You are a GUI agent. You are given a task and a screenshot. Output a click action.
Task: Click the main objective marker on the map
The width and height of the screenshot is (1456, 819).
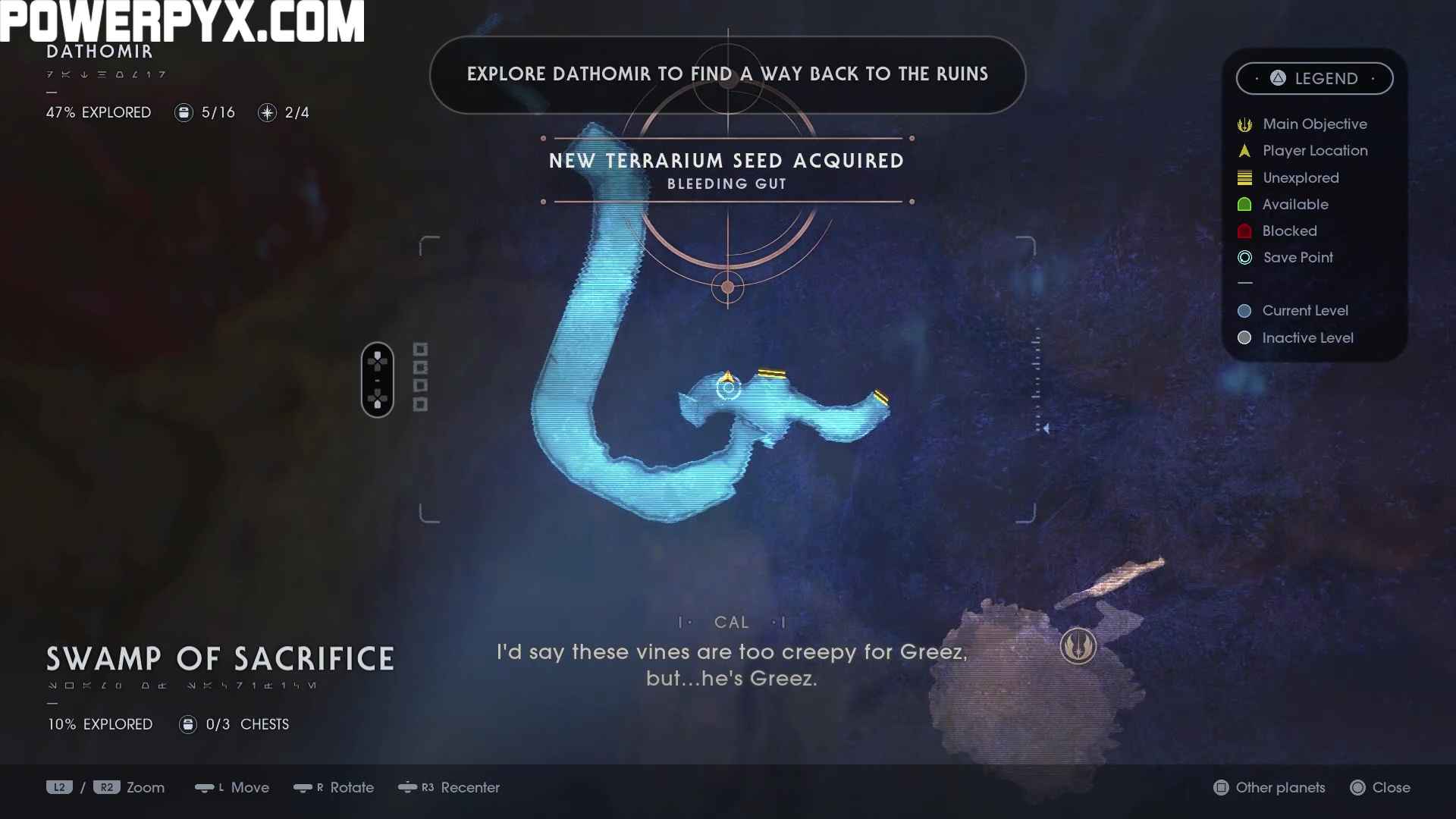pyautogui.click(x=1078, y=646)
